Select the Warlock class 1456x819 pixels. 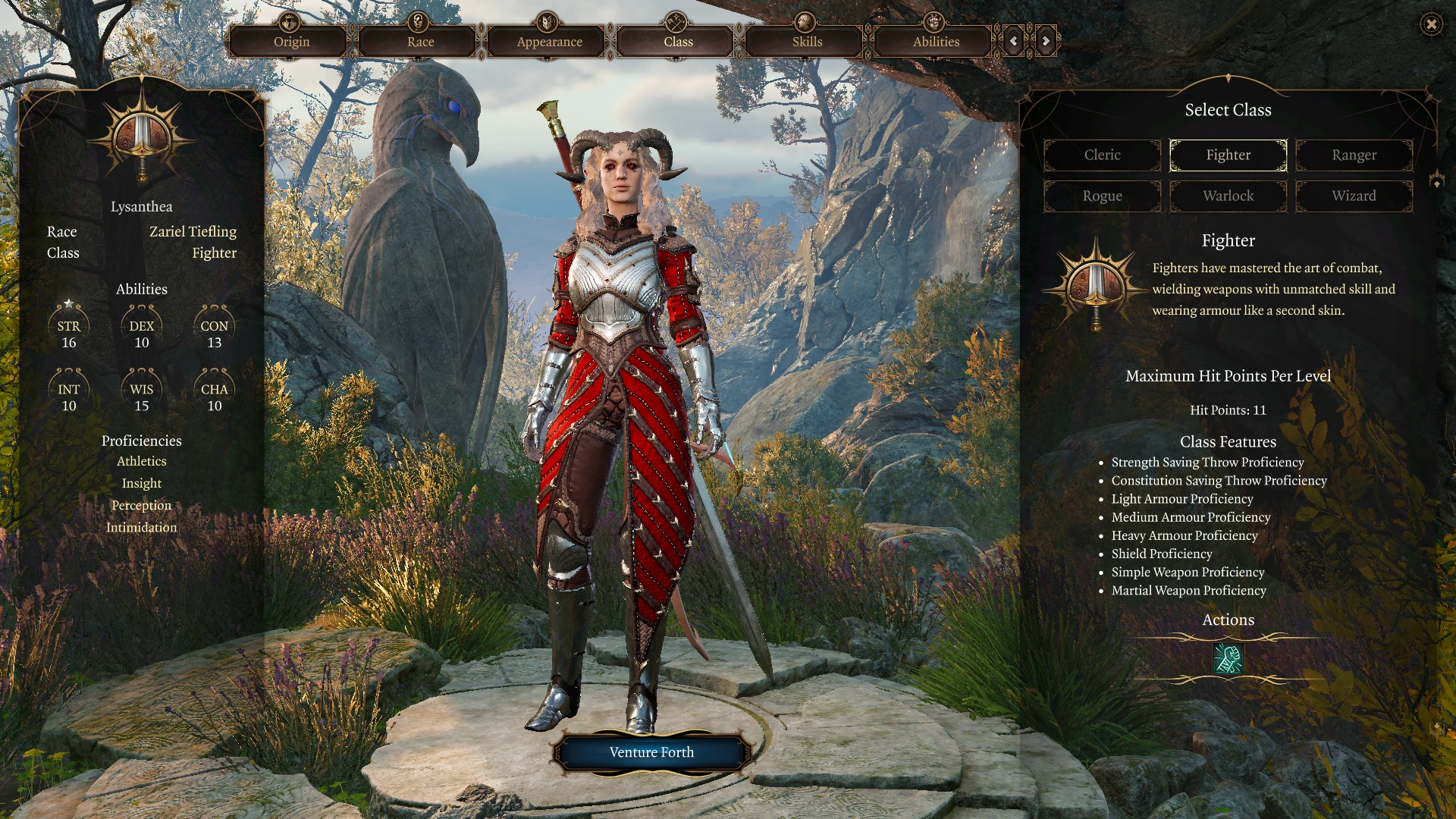pyautogui.click(x=1228, y=196)
